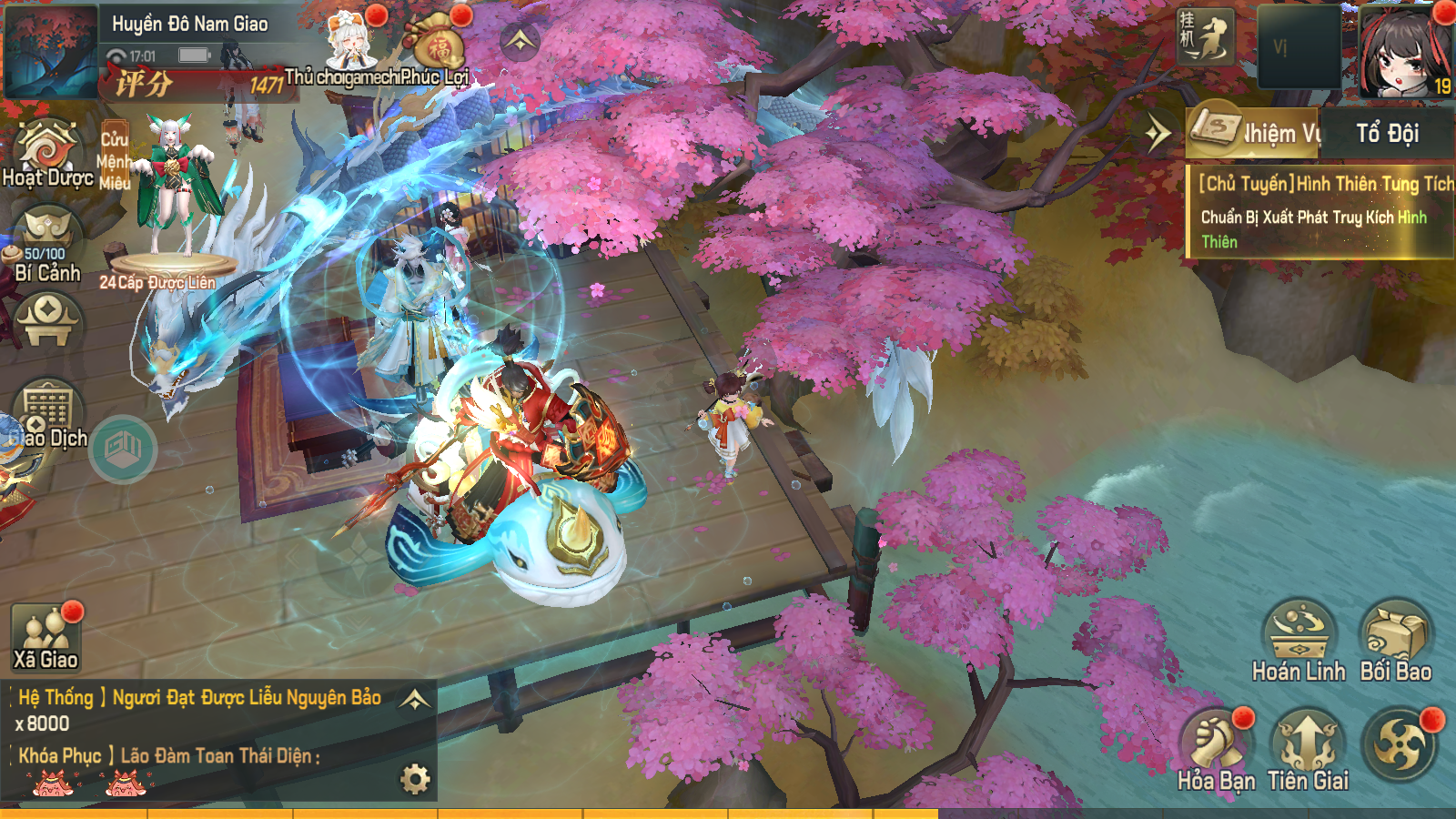Open the Hỏa Bạn companions menu
The height and width of the screenshot is (819, 1456).
[1216, 750]
